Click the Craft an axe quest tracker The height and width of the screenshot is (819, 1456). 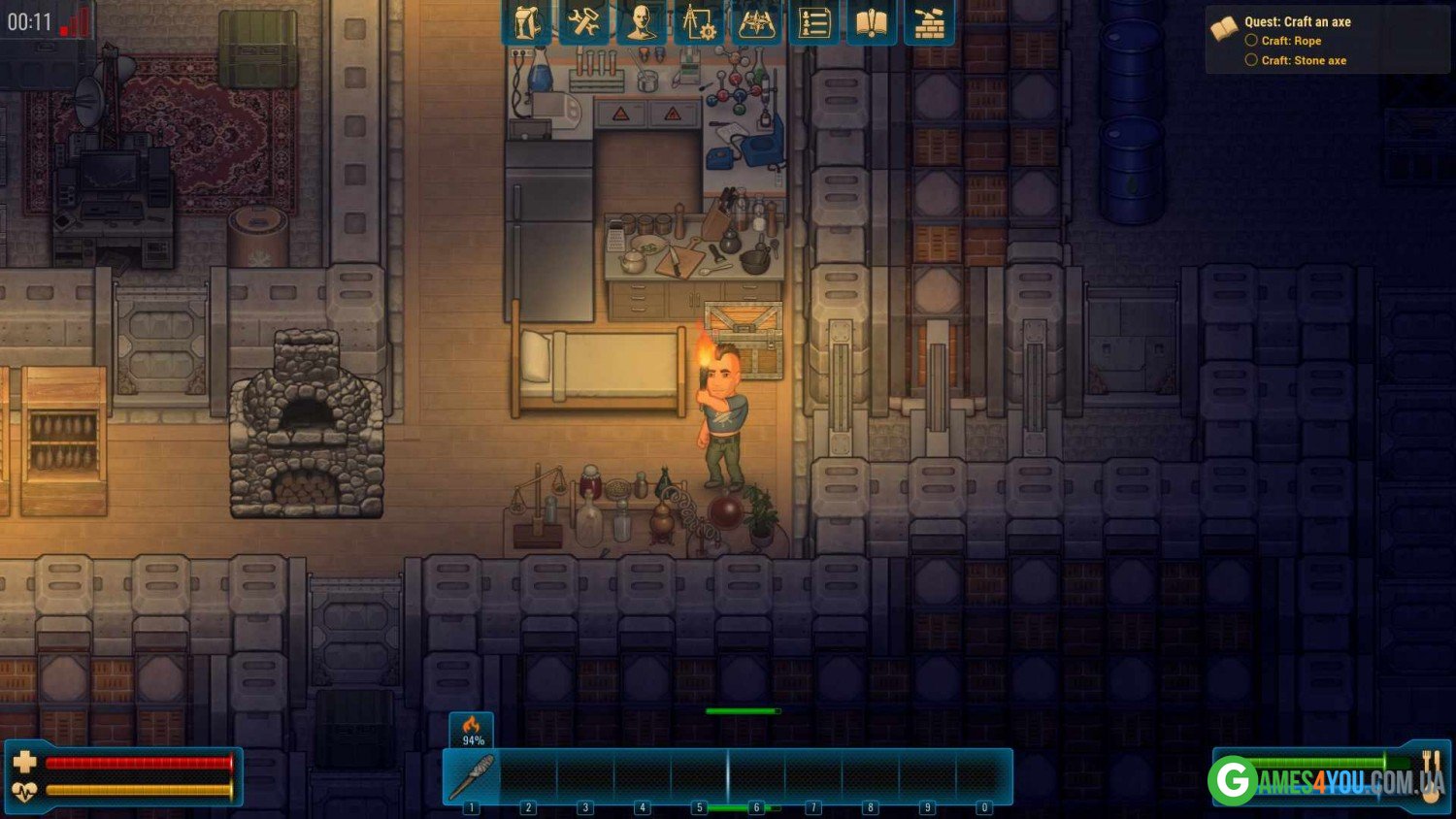click(1297, 21)
